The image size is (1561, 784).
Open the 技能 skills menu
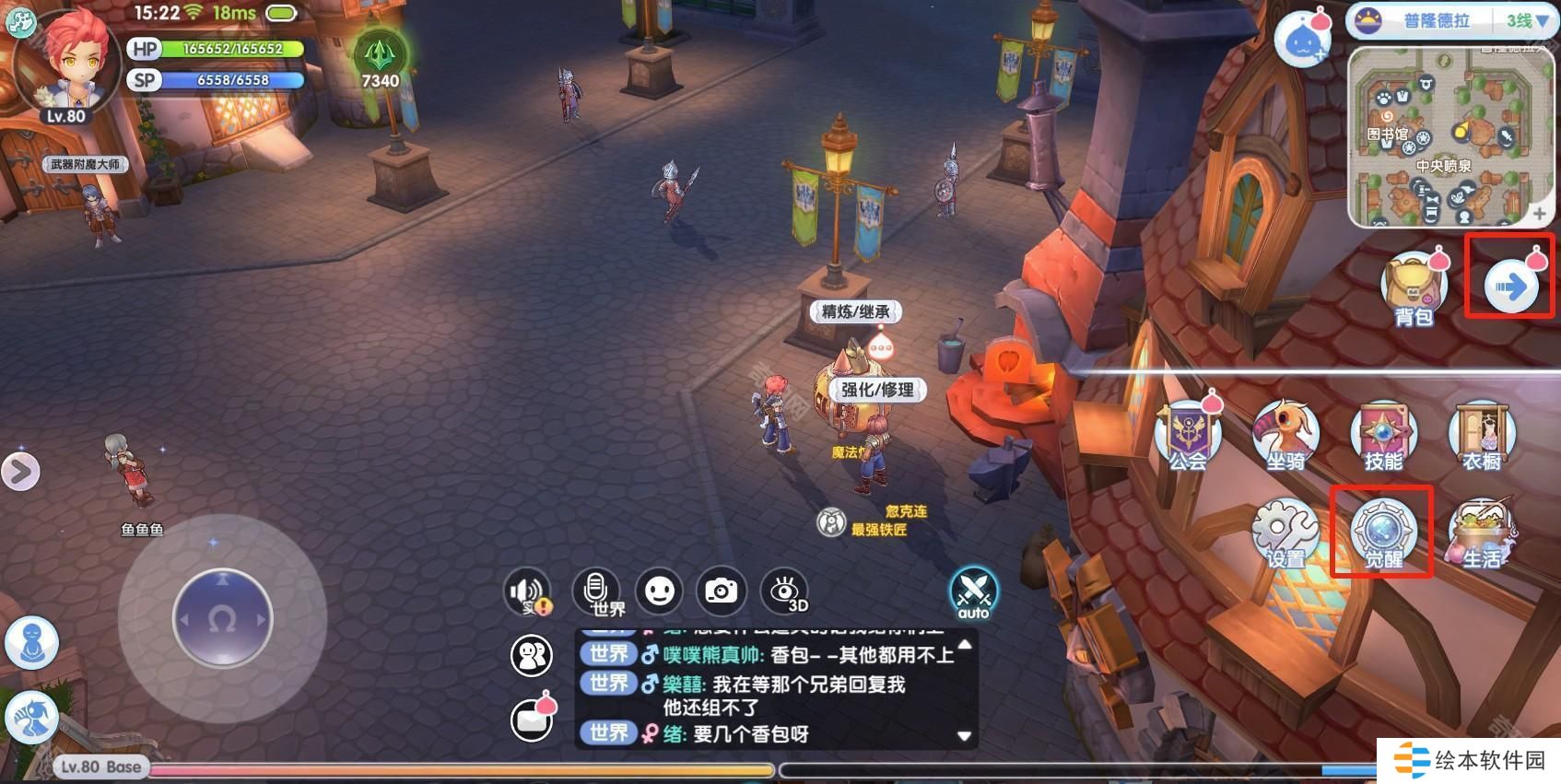click(1383, 436)
